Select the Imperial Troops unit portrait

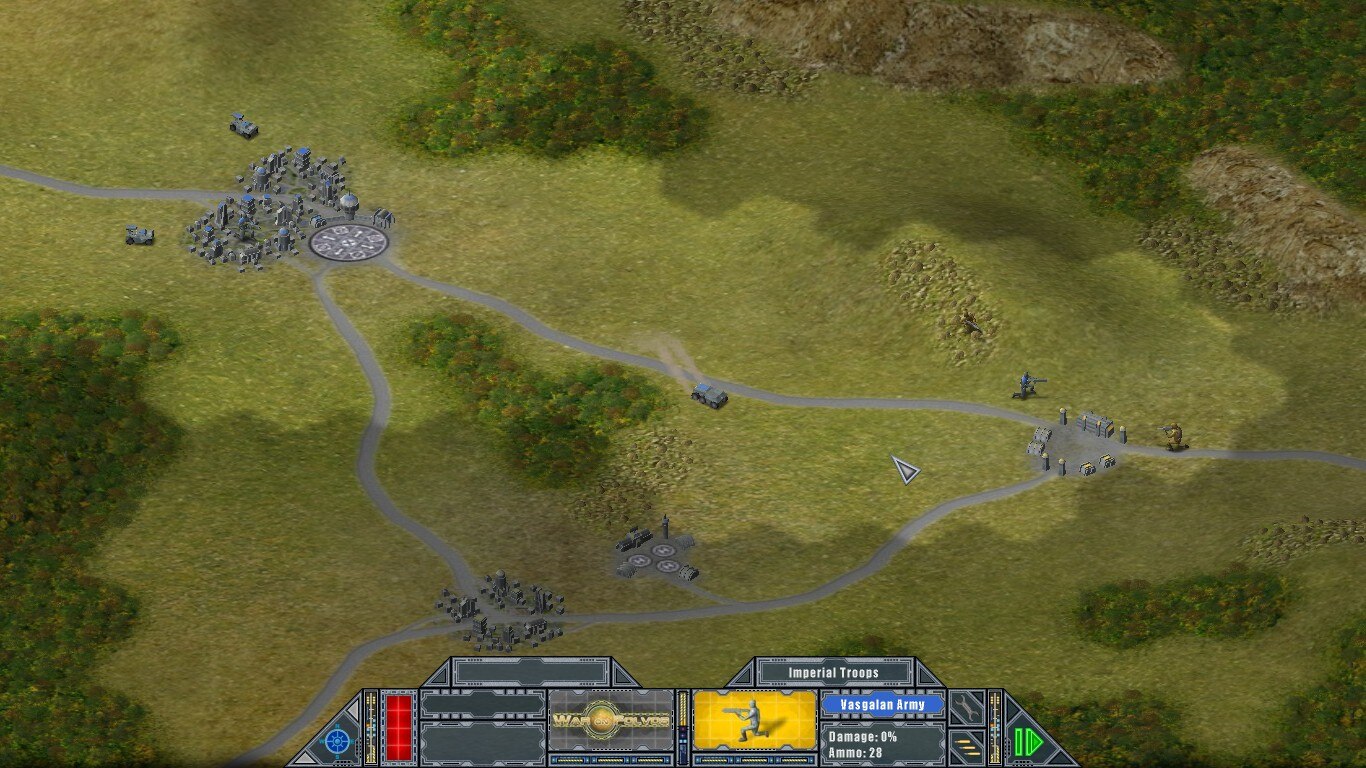pos(755,720)
